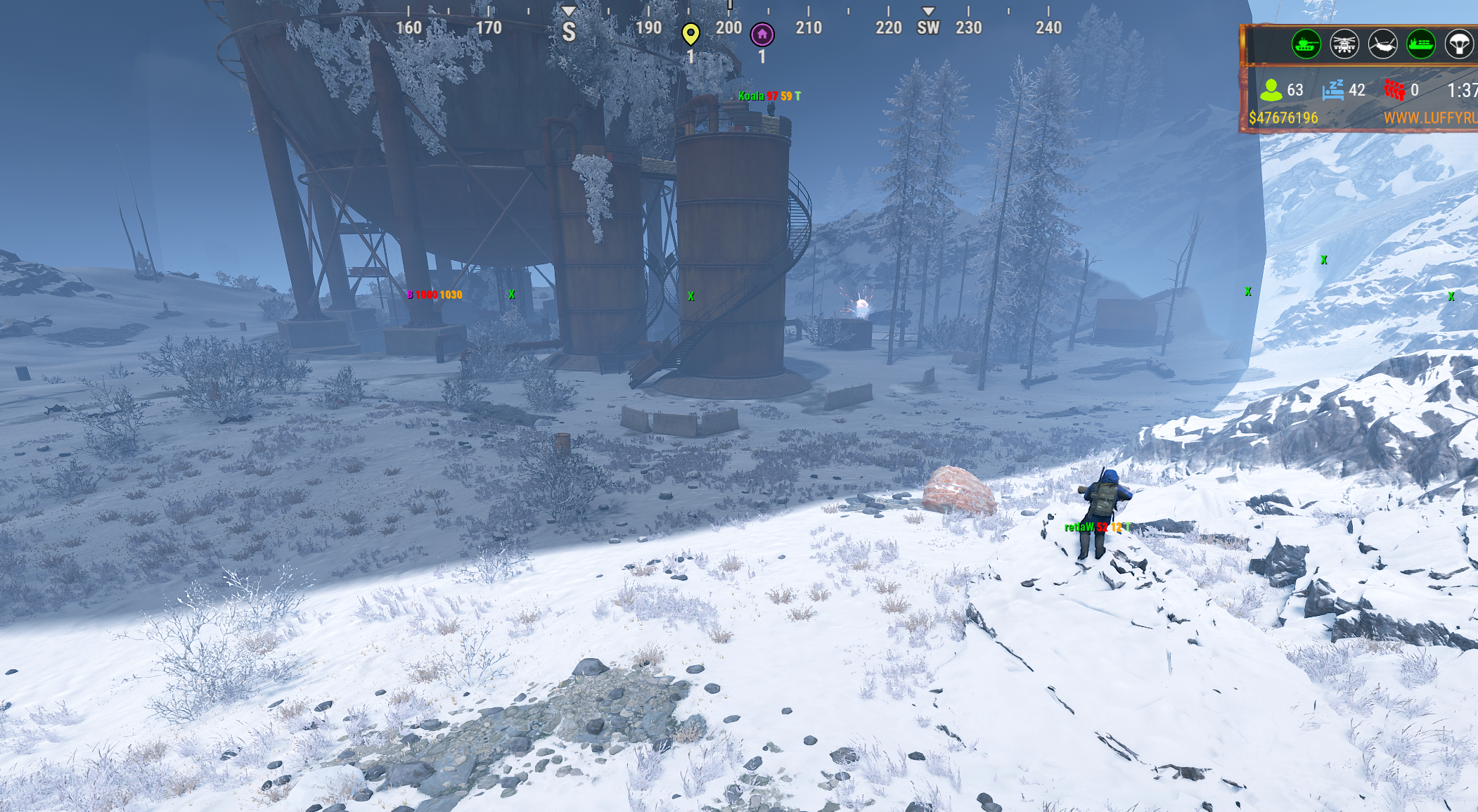Select the yellow map pin on compass

[690, 33]
